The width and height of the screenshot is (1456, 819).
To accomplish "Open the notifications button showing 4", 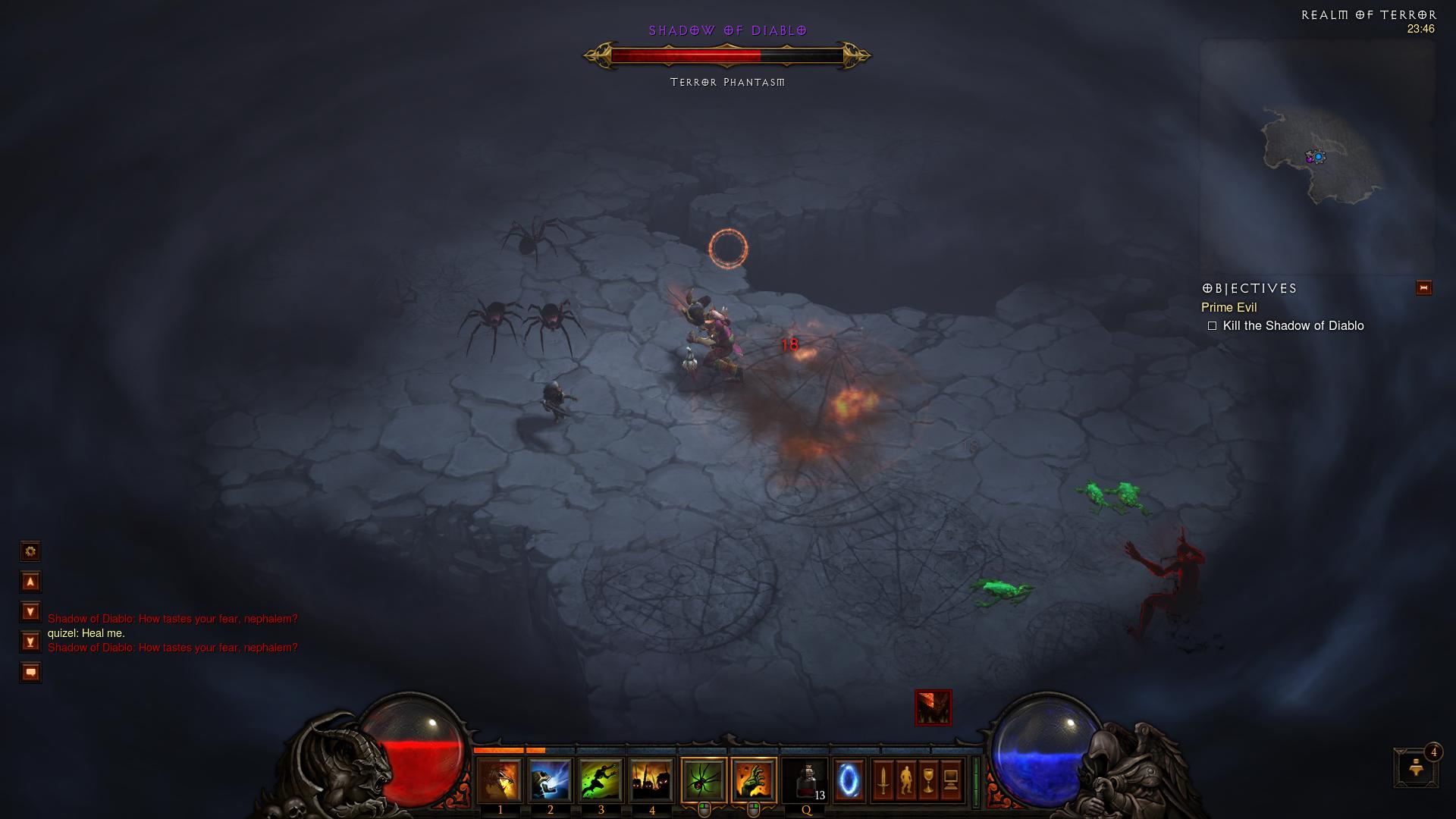I will tap(1416, 767).
